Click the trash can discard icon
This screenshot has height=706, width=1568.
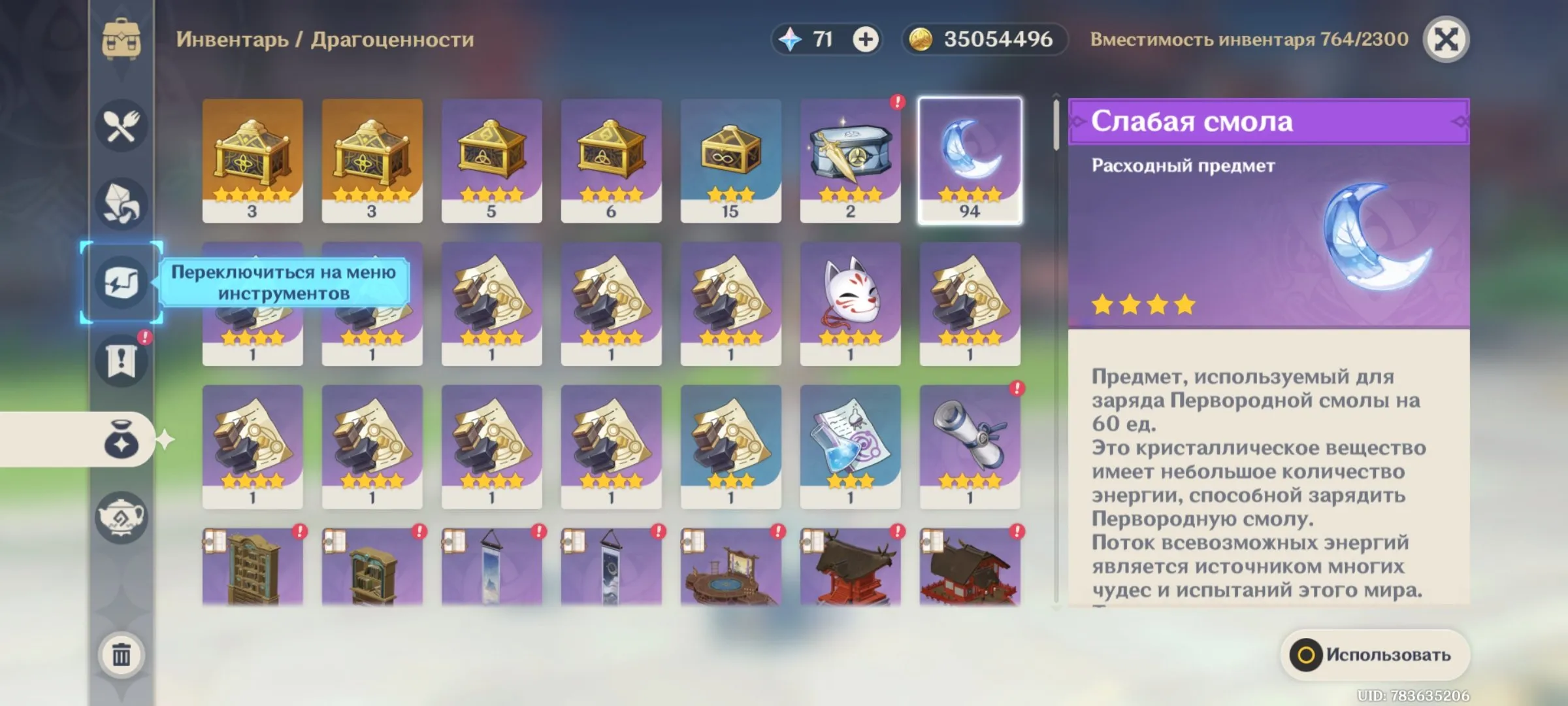pyautogui.click(x=122, y=652)
